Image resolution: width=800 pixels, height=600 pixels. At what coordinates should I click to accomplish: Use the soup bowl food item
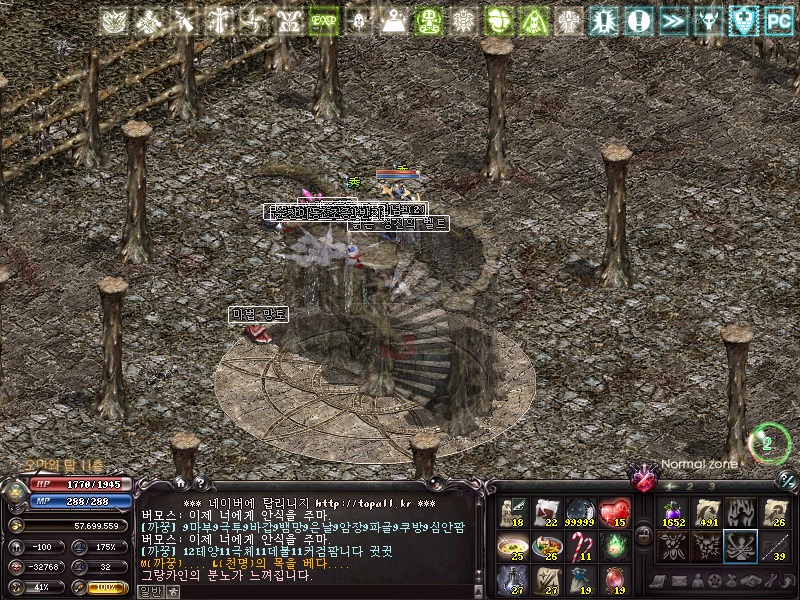click(x=514, y=546)
